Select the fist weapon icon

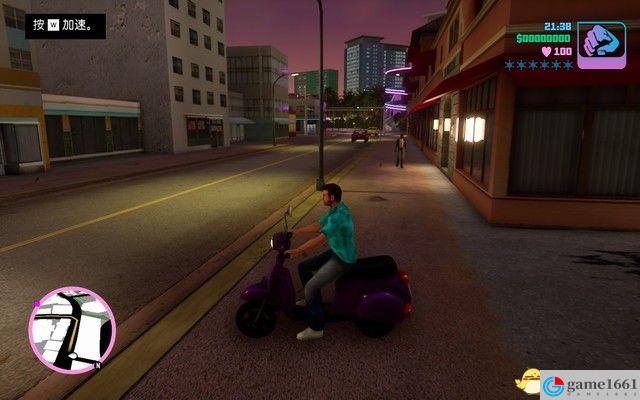[601, 45]
